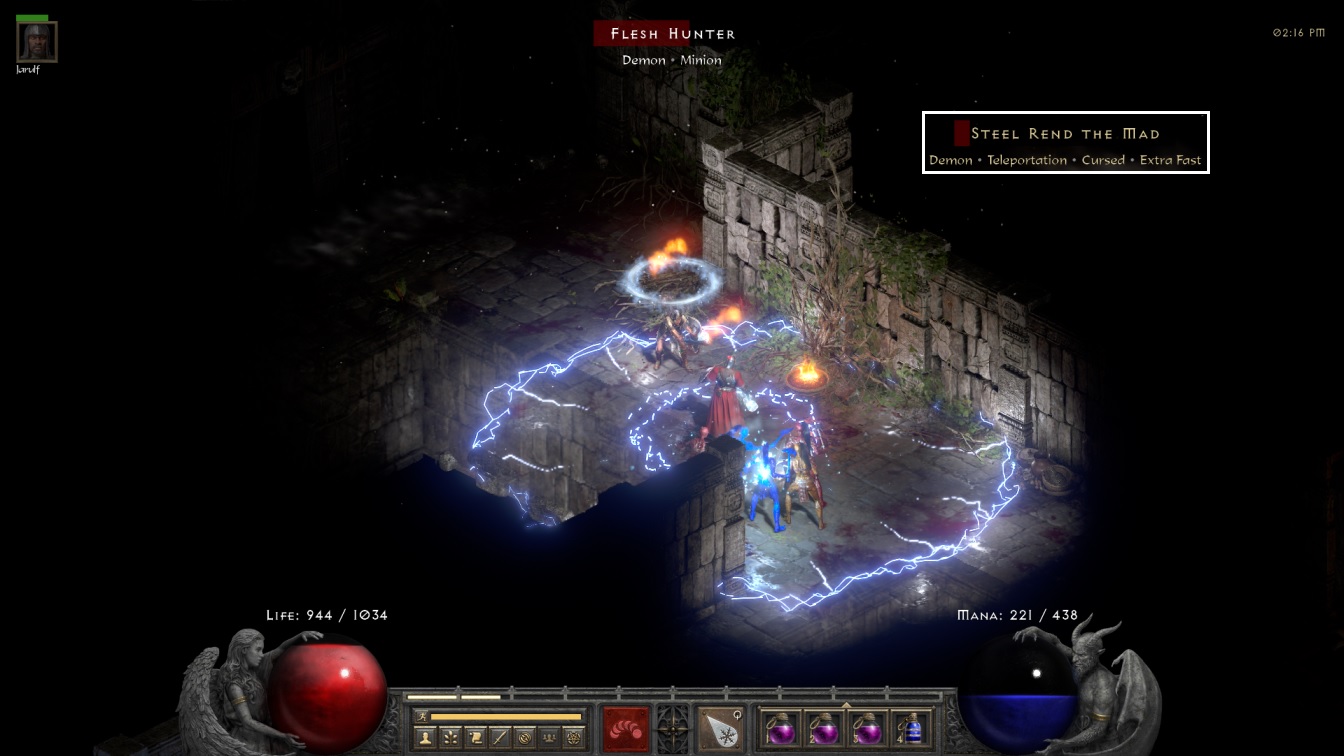Open the party screen button
This screenshot has width=1344, height=756.
pos(548,739)
